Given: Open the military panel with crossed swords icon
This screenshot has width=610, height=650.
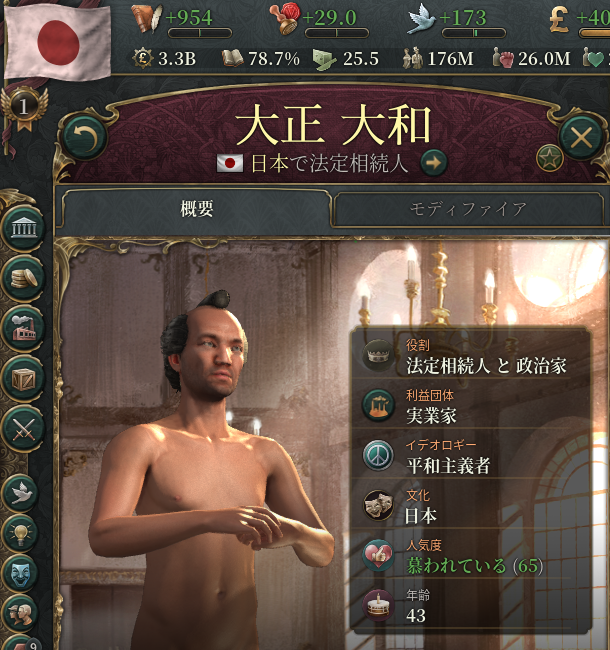Looking at the screenshot, I should (23, 427).
